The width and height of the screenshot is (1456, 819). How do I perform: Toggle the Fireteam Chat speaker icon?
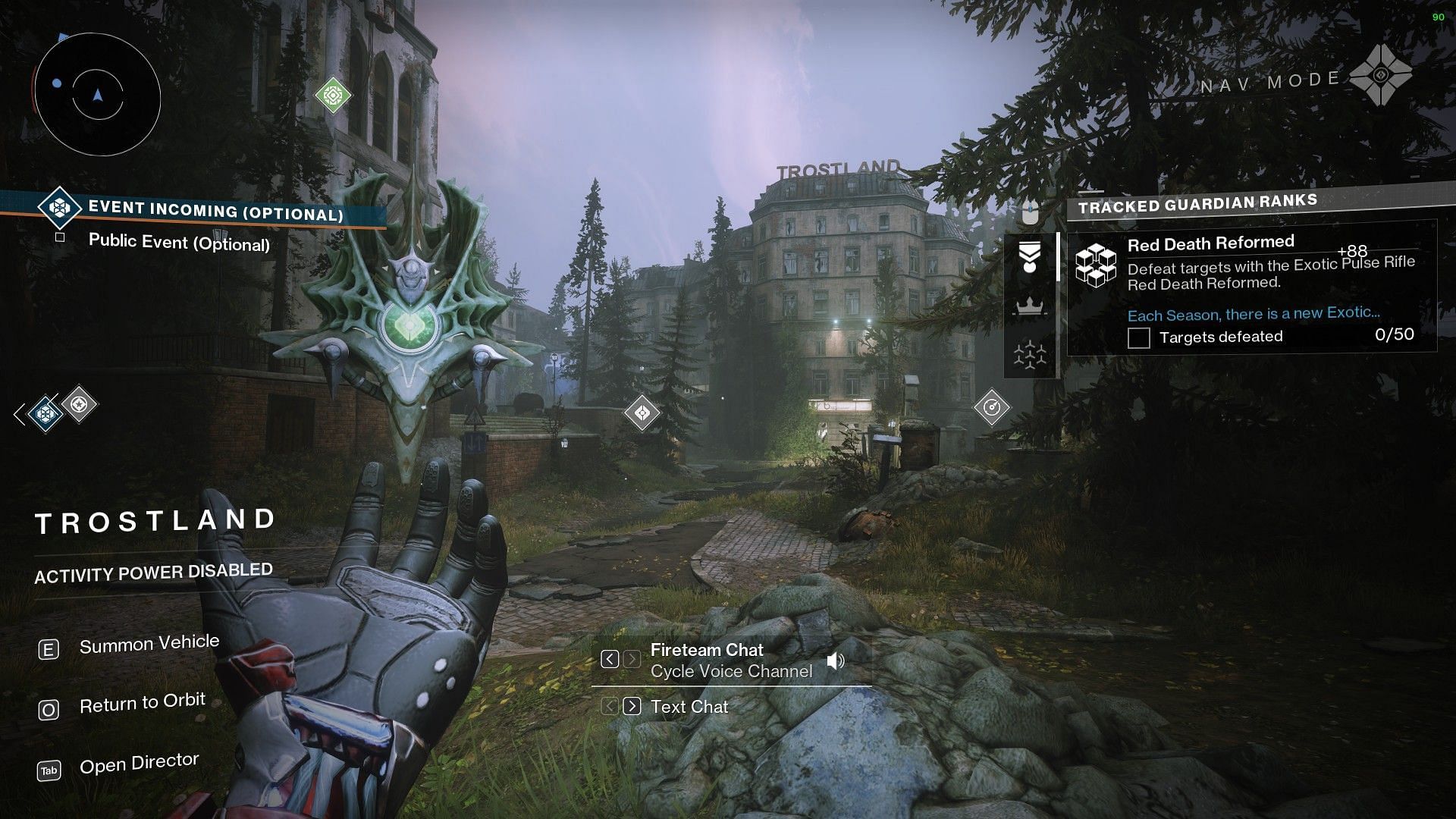pos(836,661)
